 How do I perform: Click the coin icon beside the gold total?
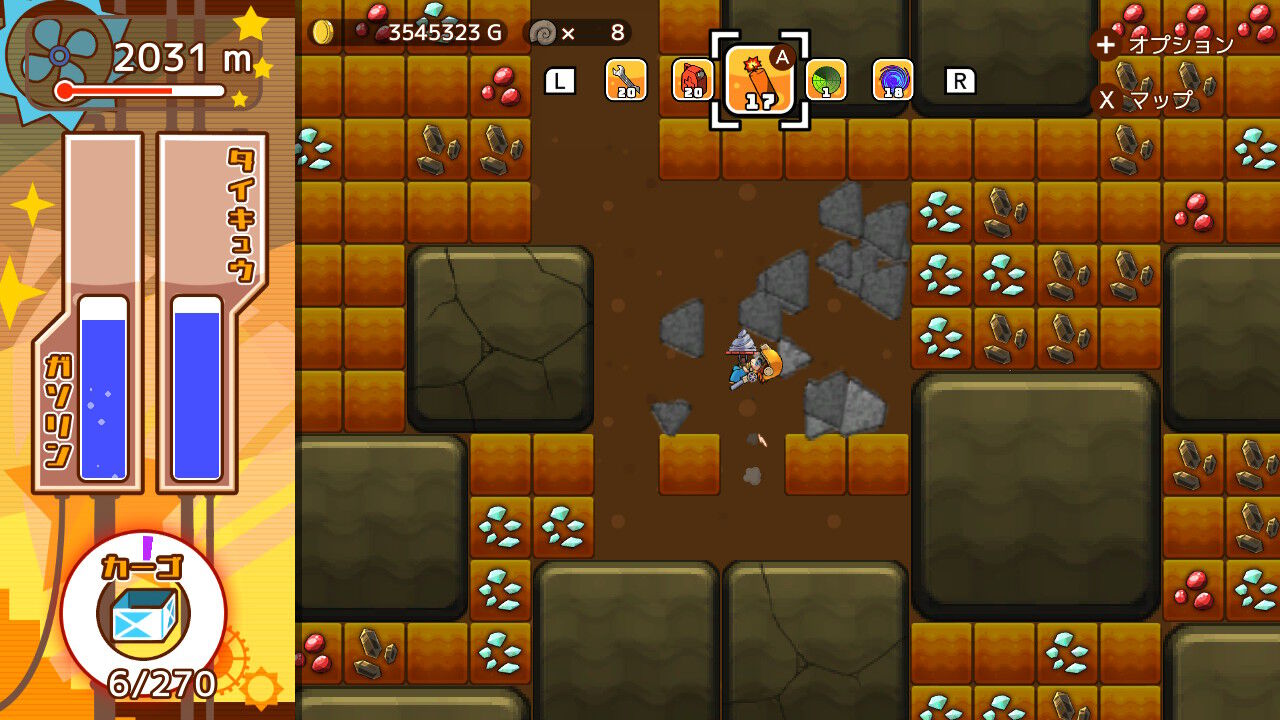click(322, 30)
